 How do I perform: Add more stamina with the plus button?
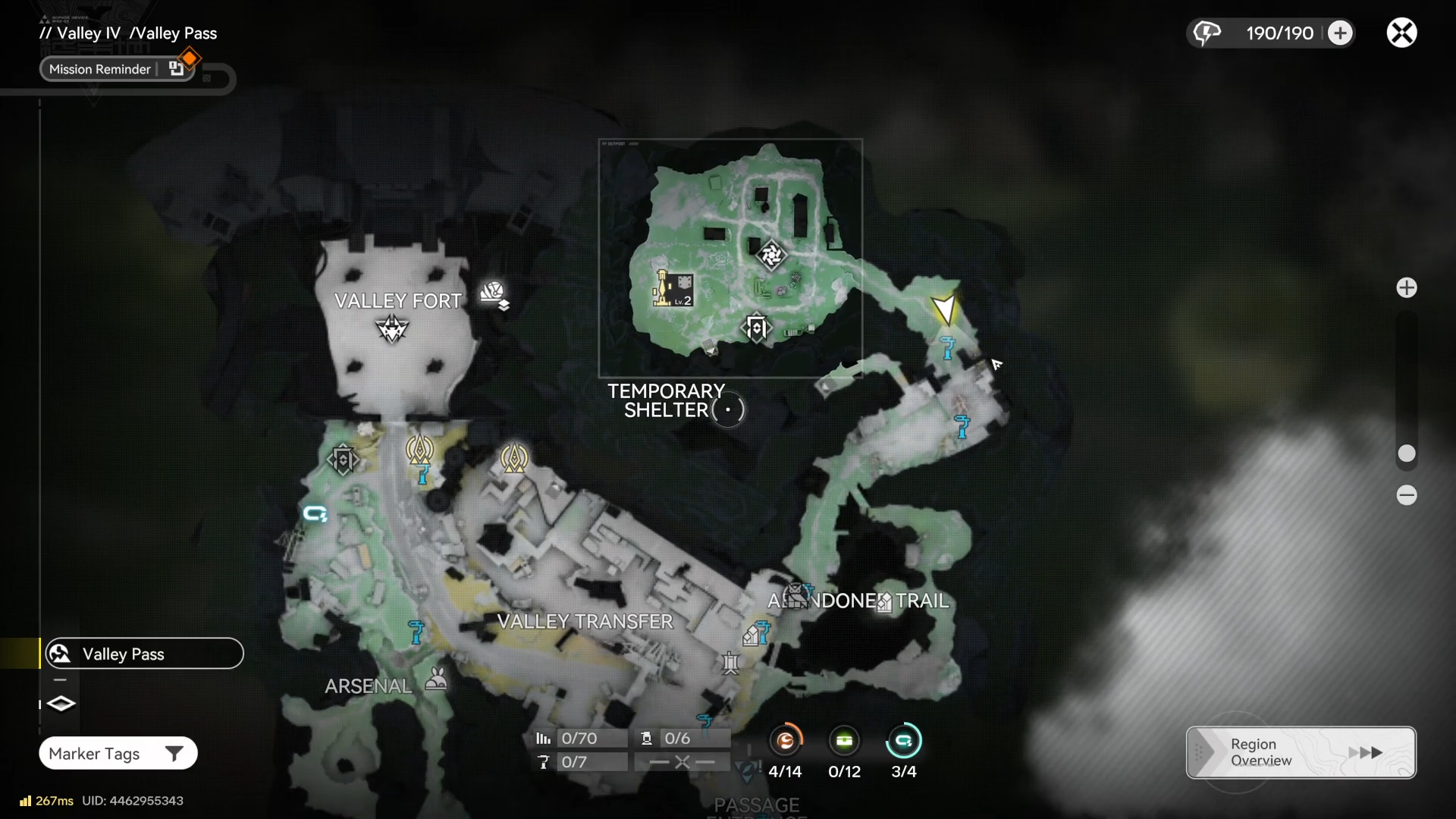pyautogui.click(x=1340, y=33)
